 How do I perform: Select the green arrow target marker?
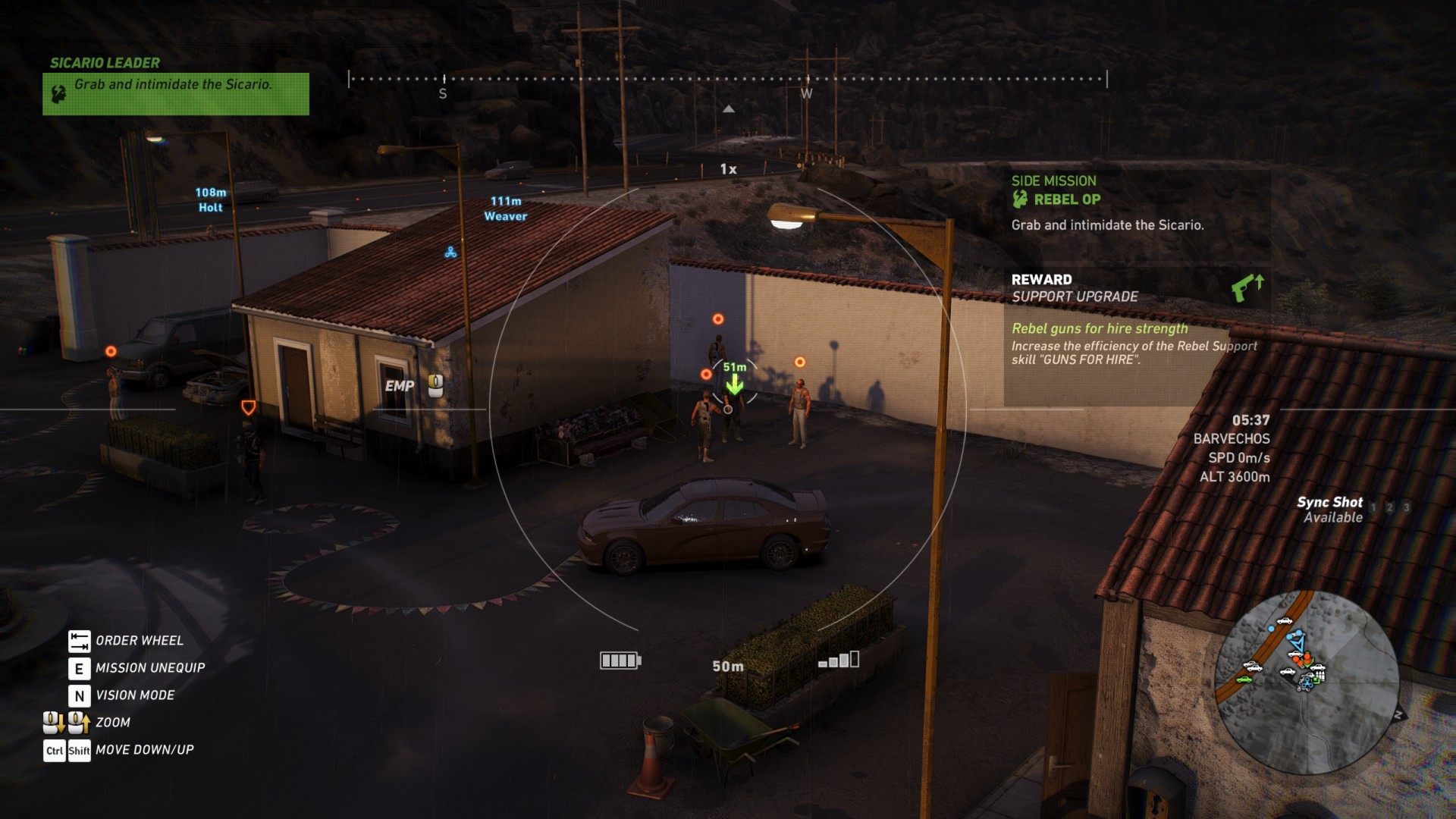(x=733, y=384)
